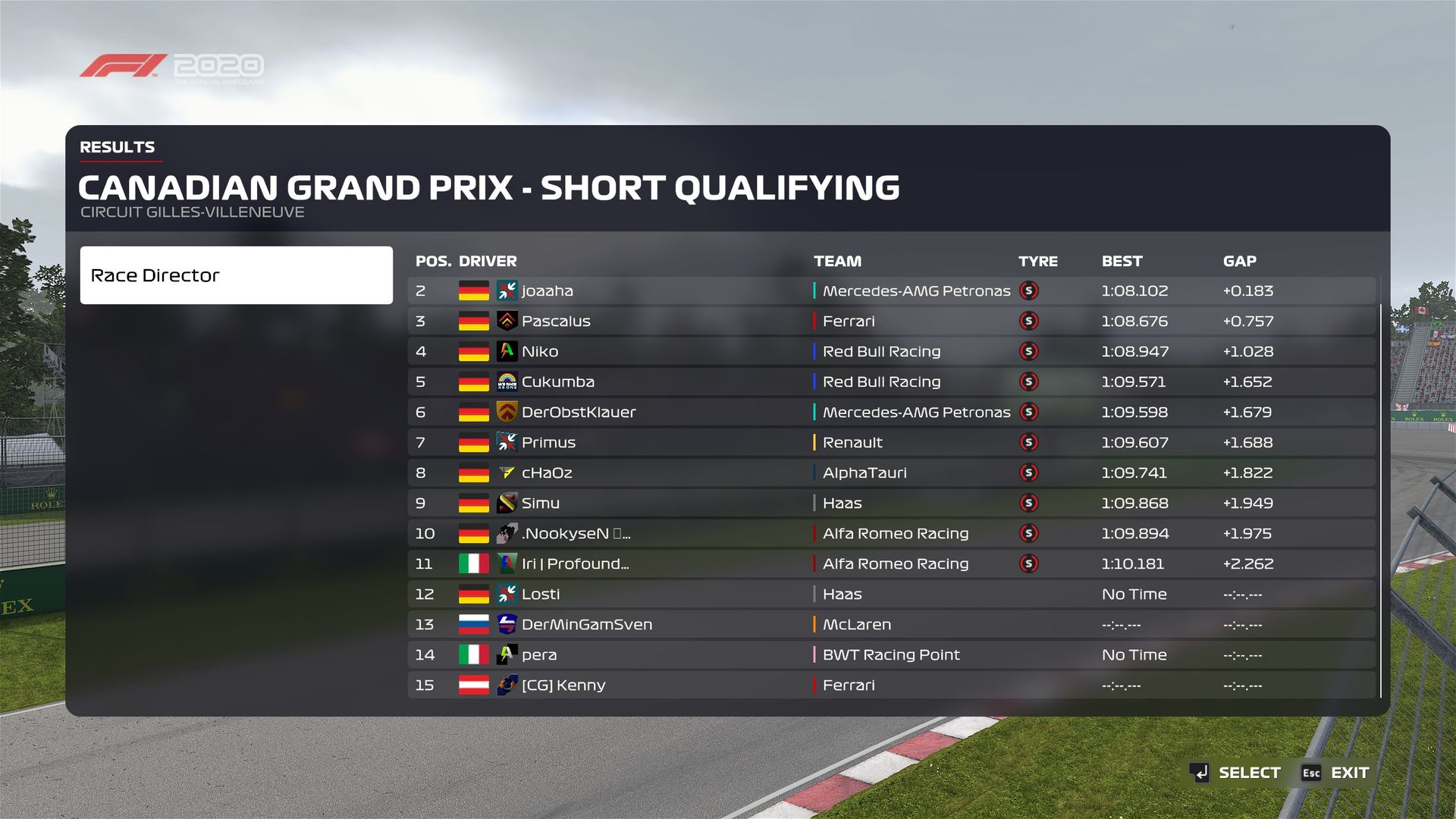Image resolution: width=1456 pixels, height=819 pixels.
Task: Choose Simu's result row
Action: [x=891, y=504]
